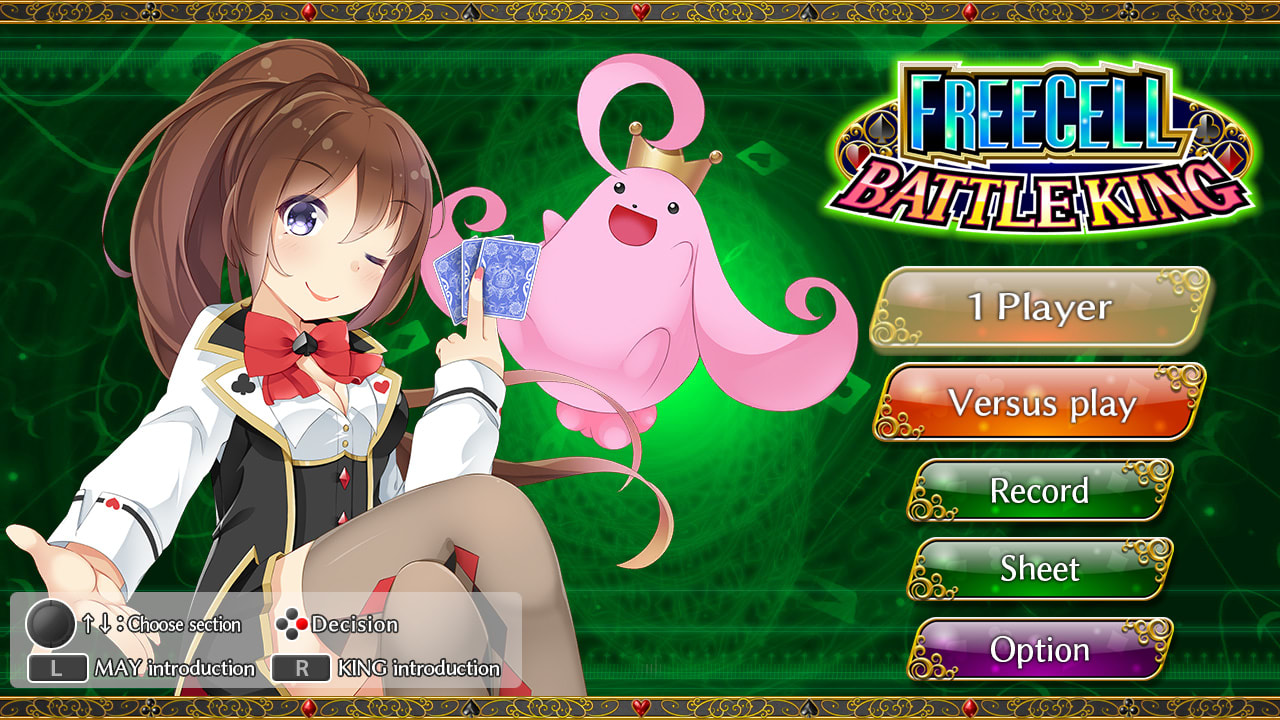Click the red diamond gem on the bottom border

point(307,708)
